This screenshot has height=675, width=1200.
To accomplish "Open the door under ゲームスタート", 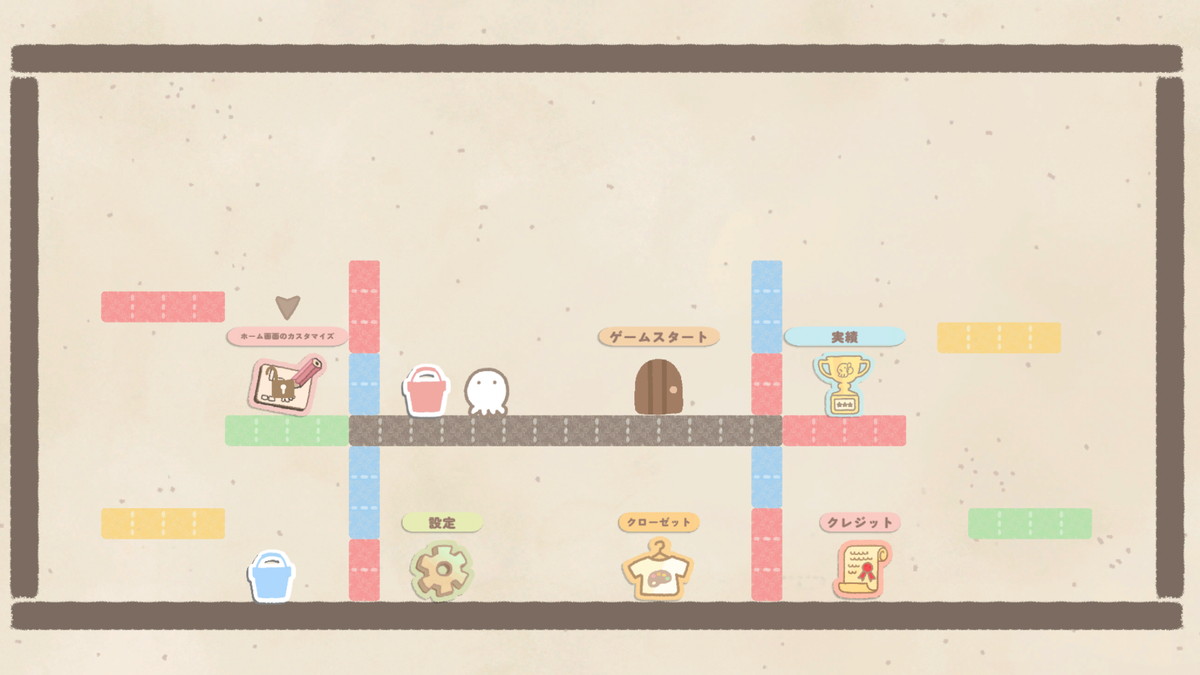I will pyautogui.click(x=659, y=387).
